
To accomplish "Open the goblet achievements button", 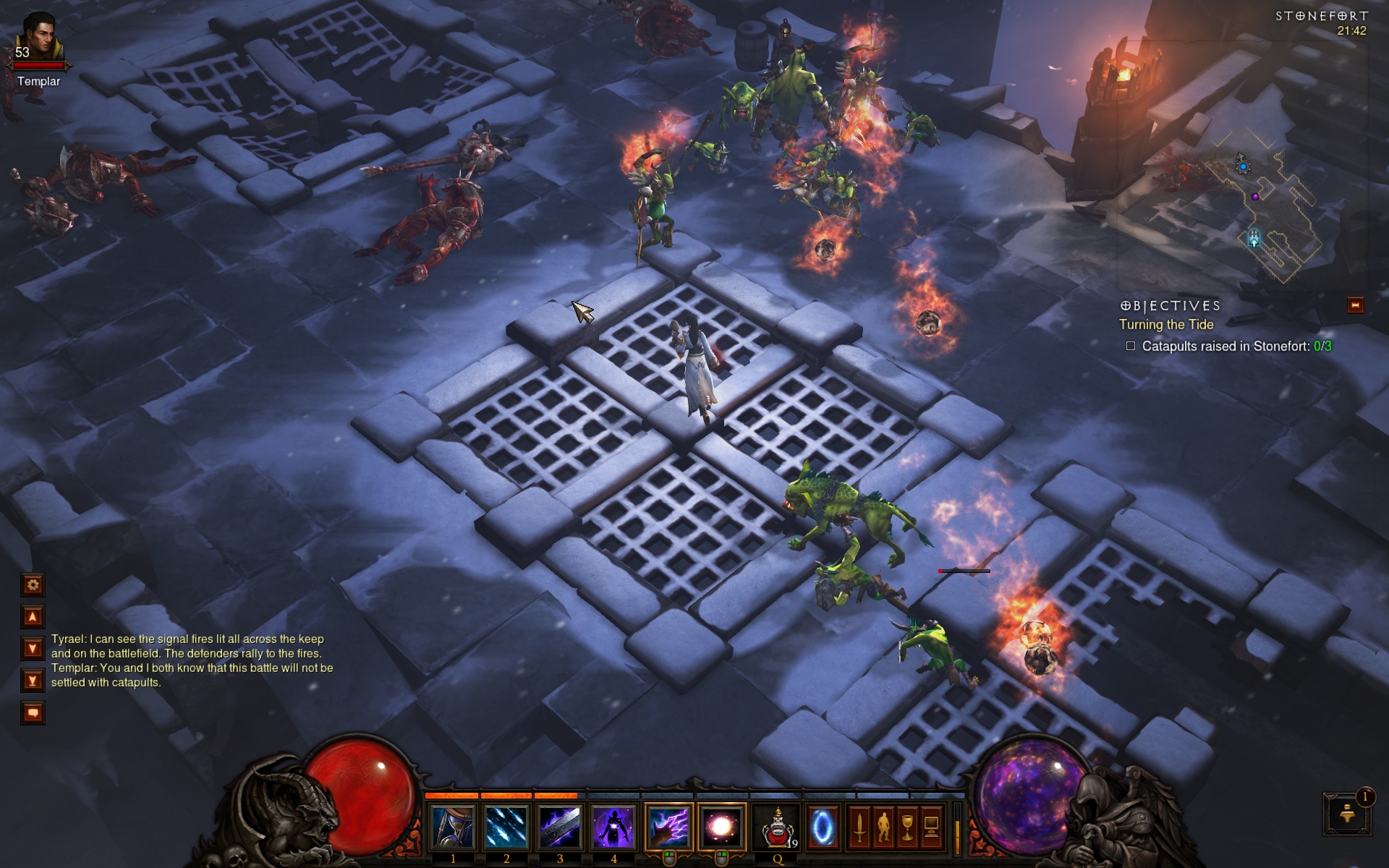I will [907, 827].
